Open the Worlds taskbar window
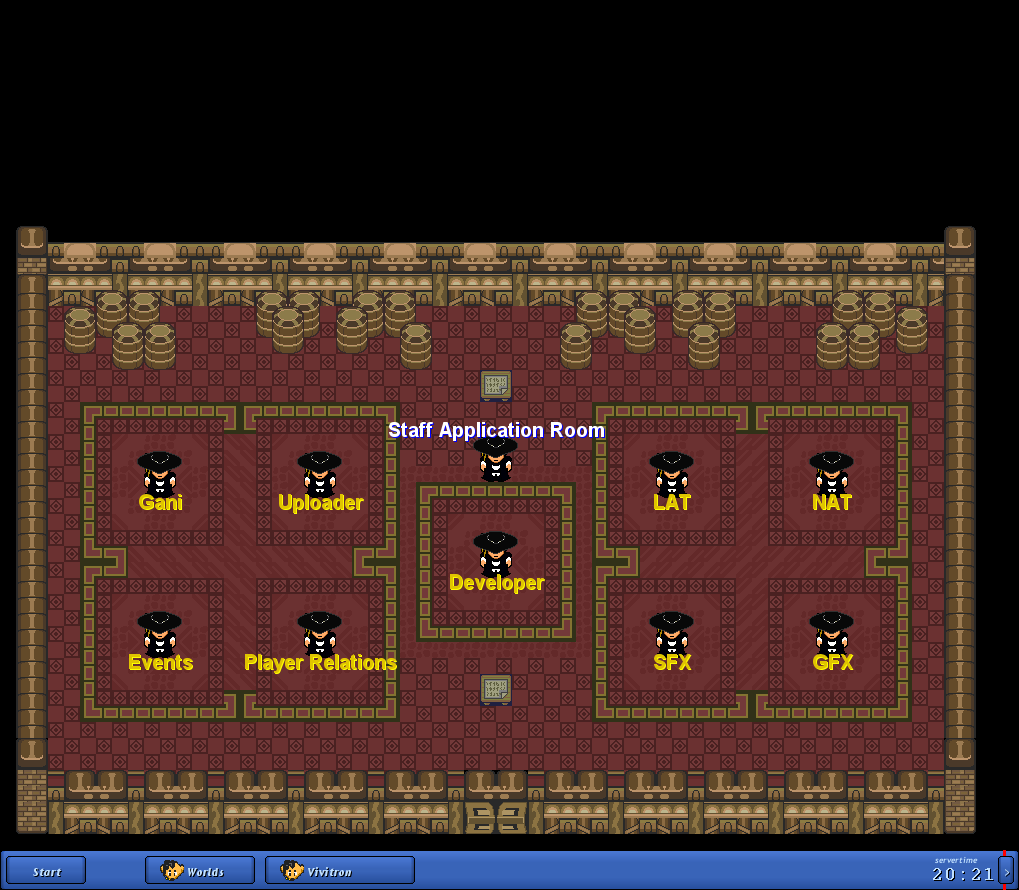 [x=200, y=871]
